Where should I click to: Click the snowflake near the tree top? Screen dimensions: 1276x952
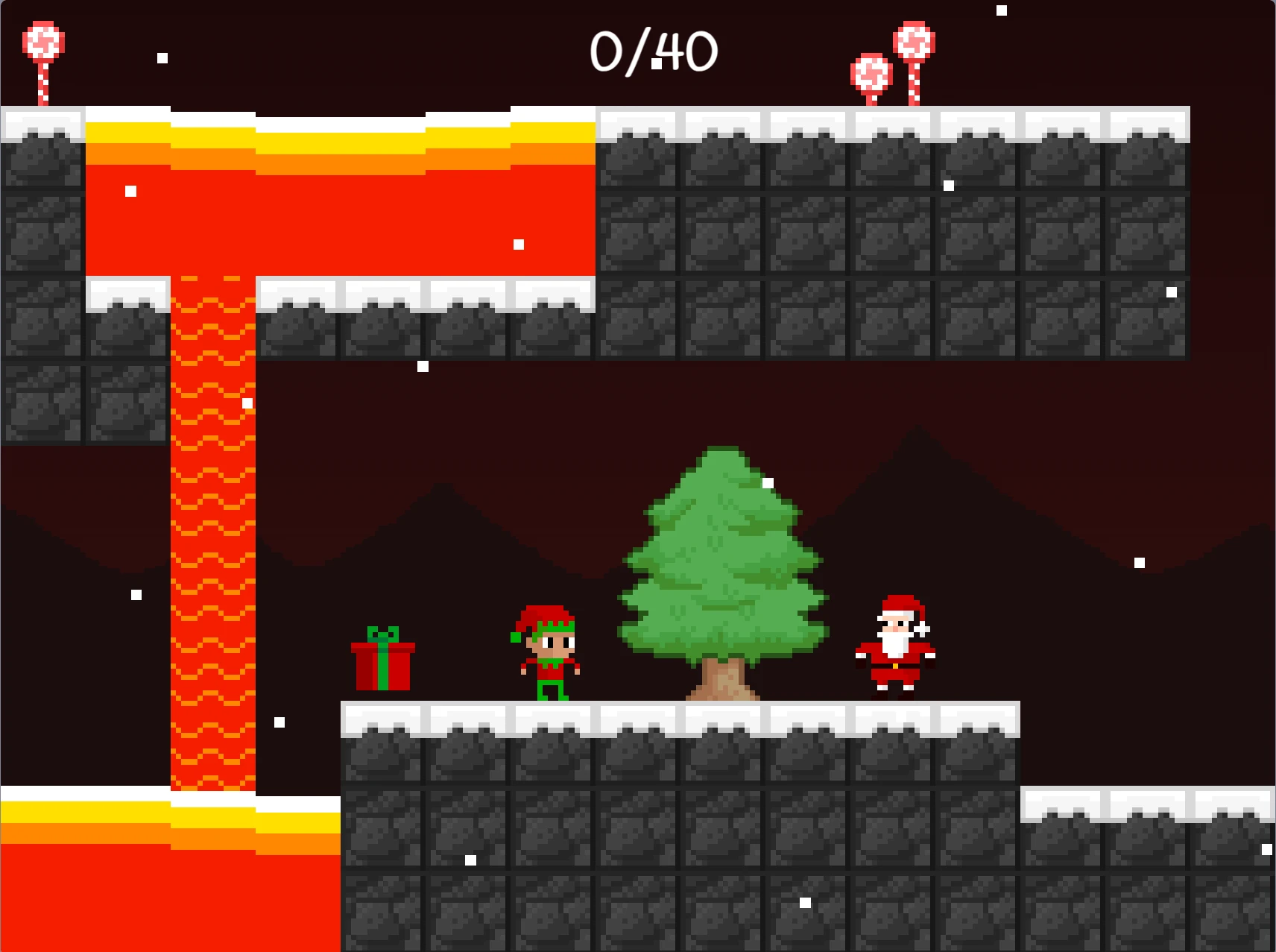767,483
